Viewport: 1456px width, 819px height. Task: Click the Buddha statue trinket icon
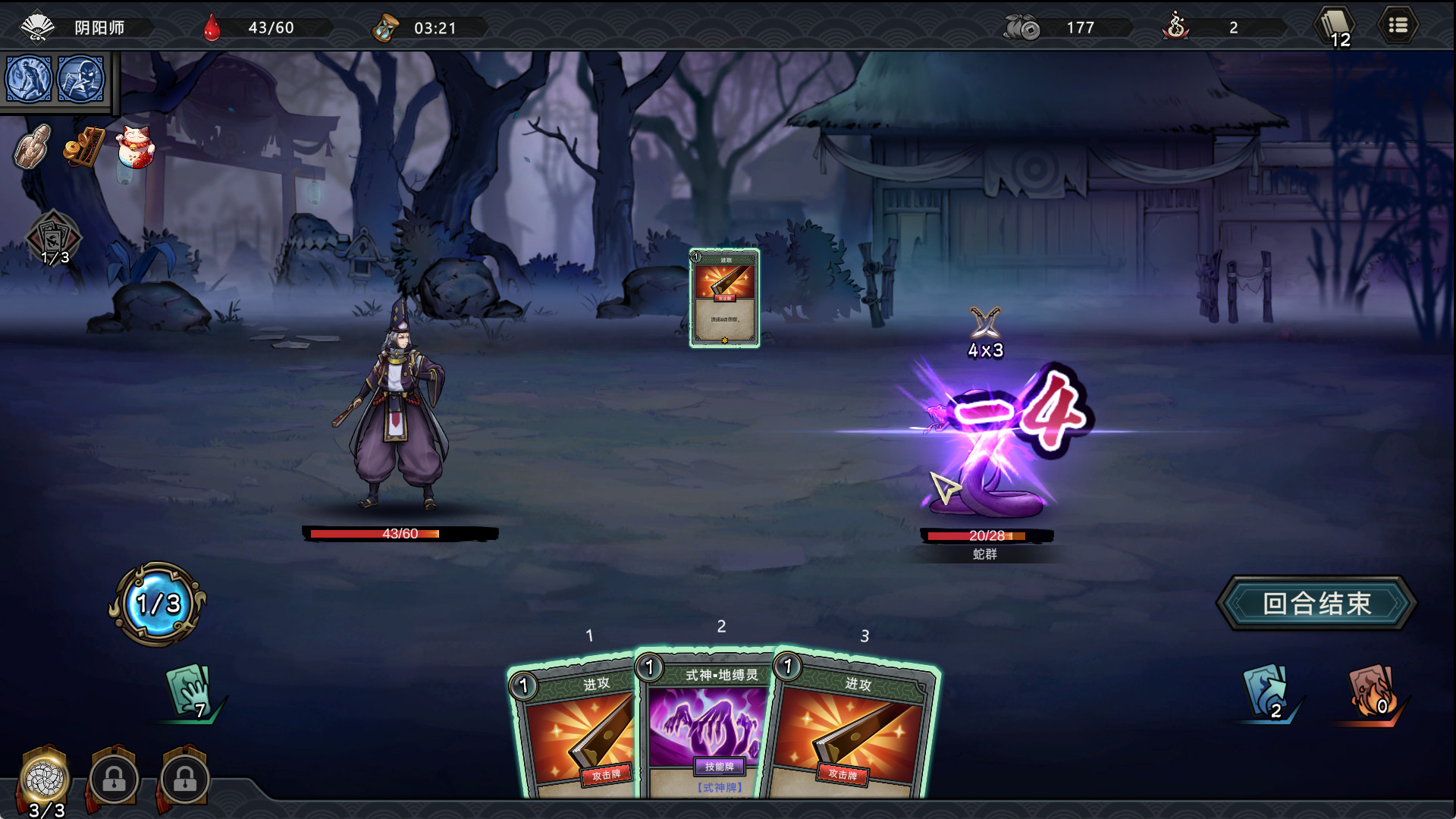(33, 146)
